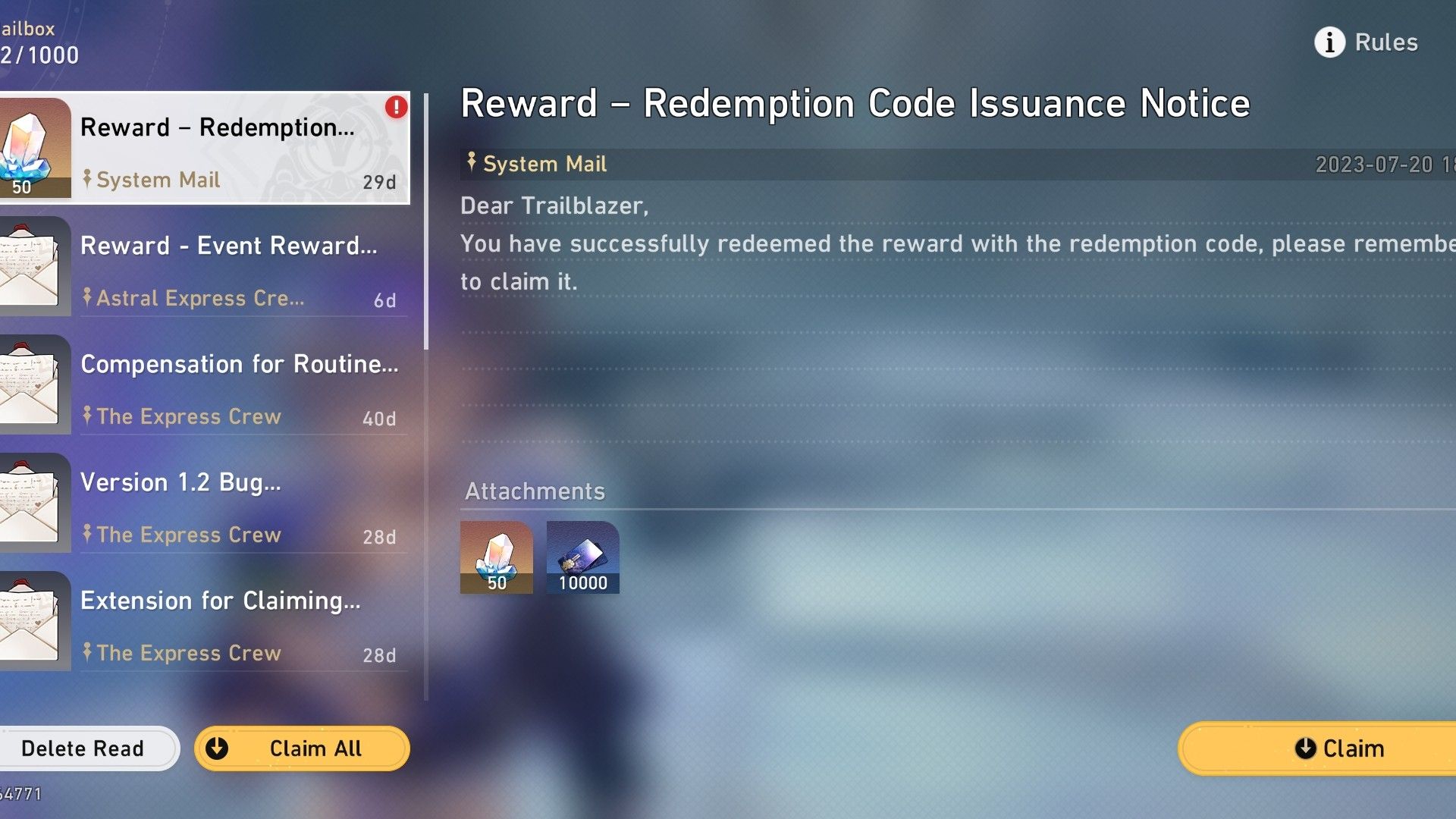Click the System Mail sender icon

click(470, 164)
